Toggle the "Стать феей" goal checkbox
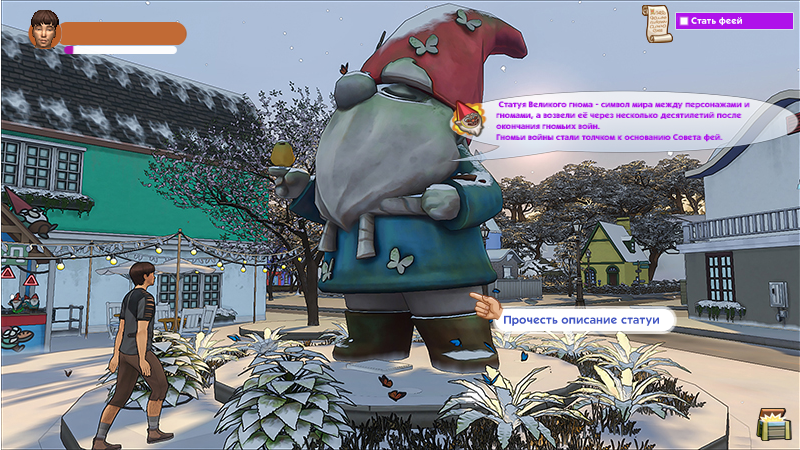 (x=683, y=20)
